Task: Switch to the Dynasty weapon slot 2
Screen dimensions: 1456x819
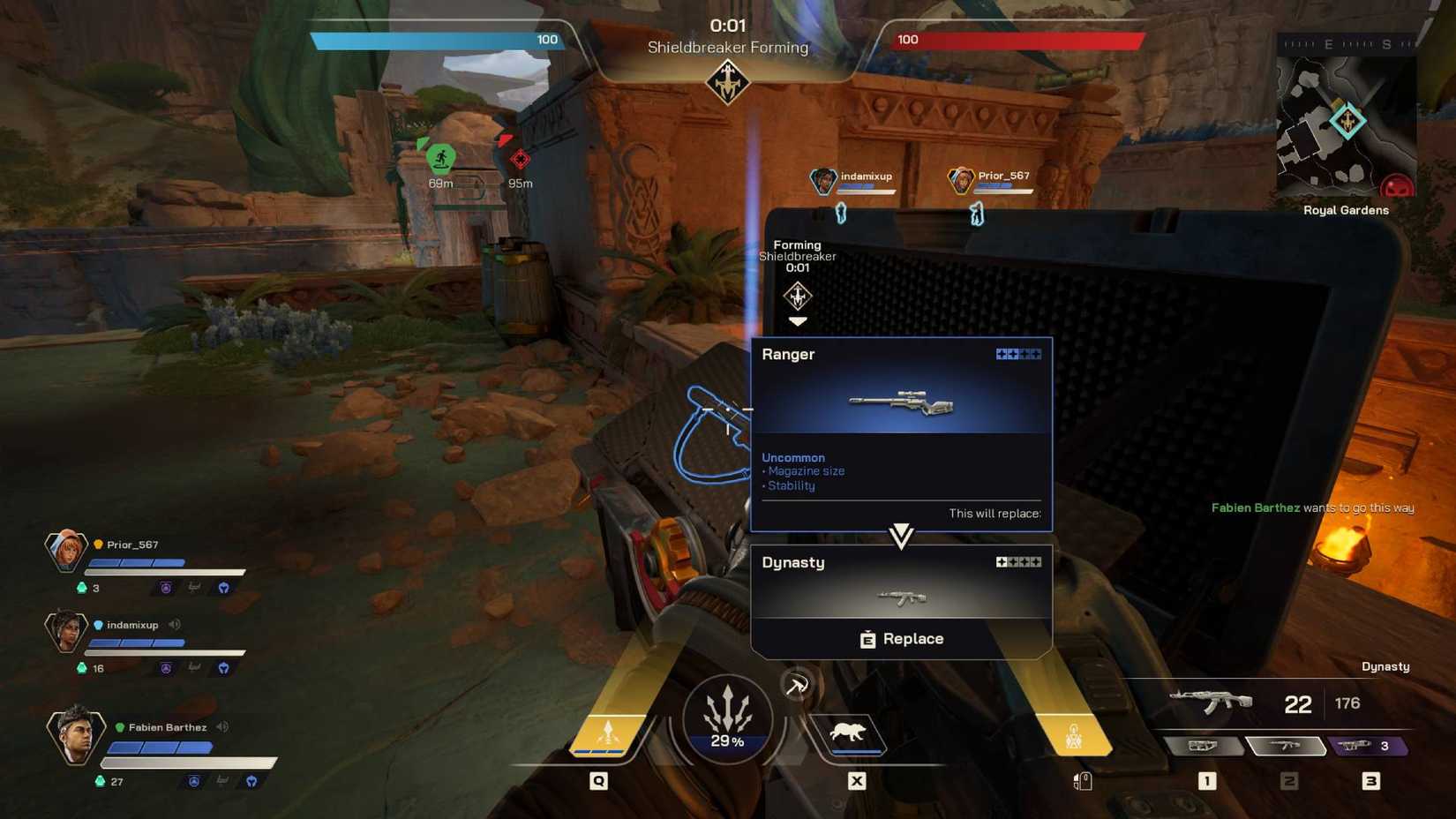Action: click(1285, 746)
